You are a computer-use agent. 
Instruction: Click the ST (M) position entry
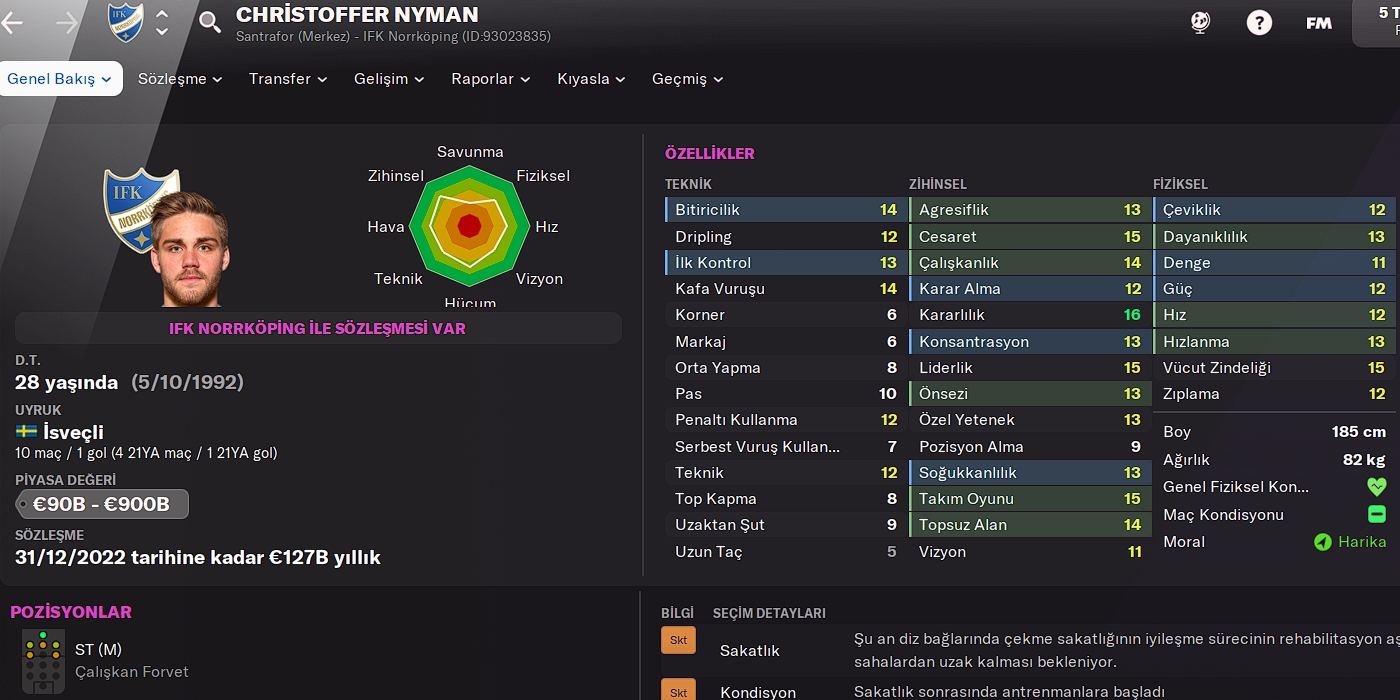98,650
